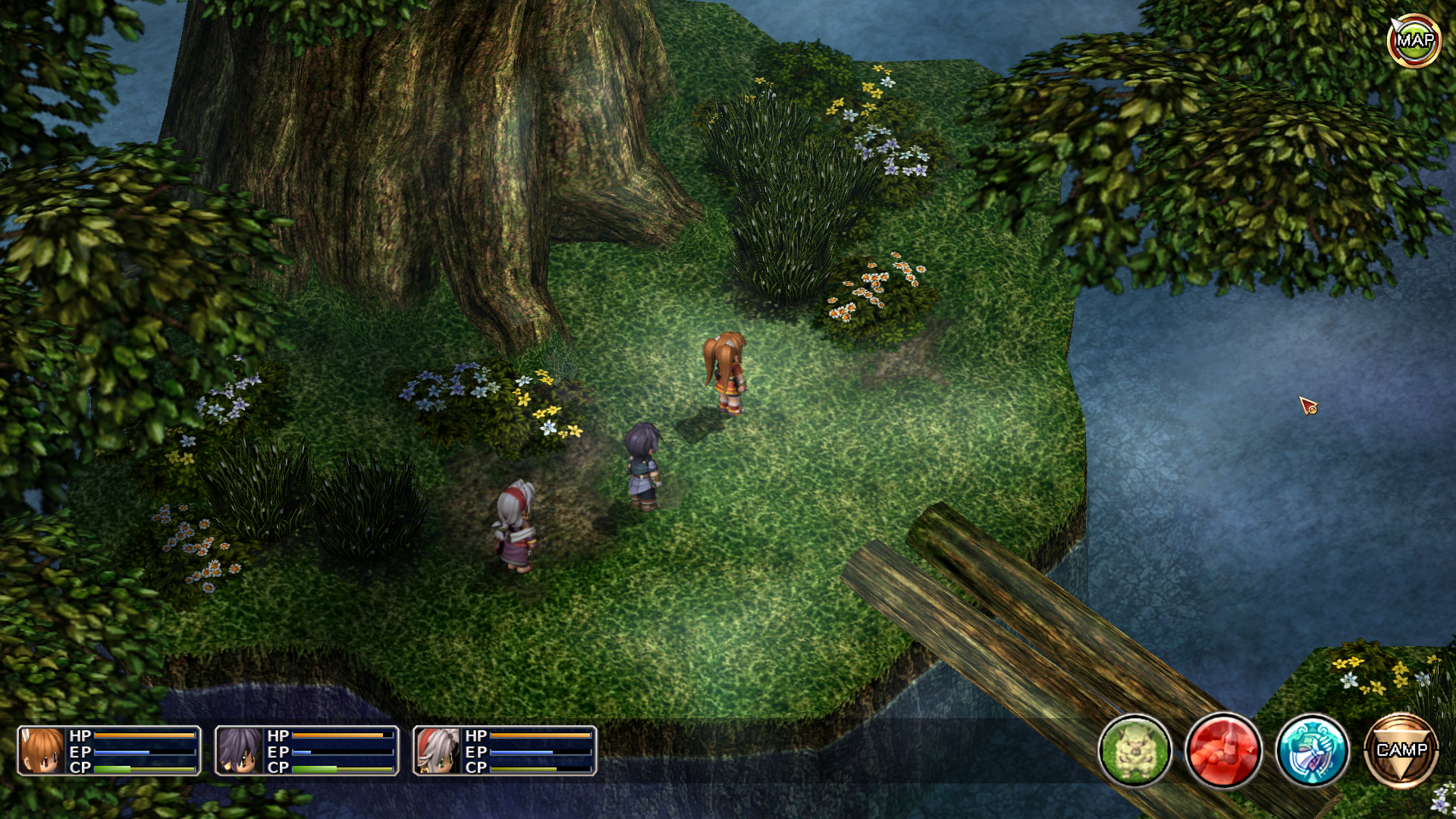Click the green sheep monster icon
The image size is (1456, 819).
click(1134, 750)
